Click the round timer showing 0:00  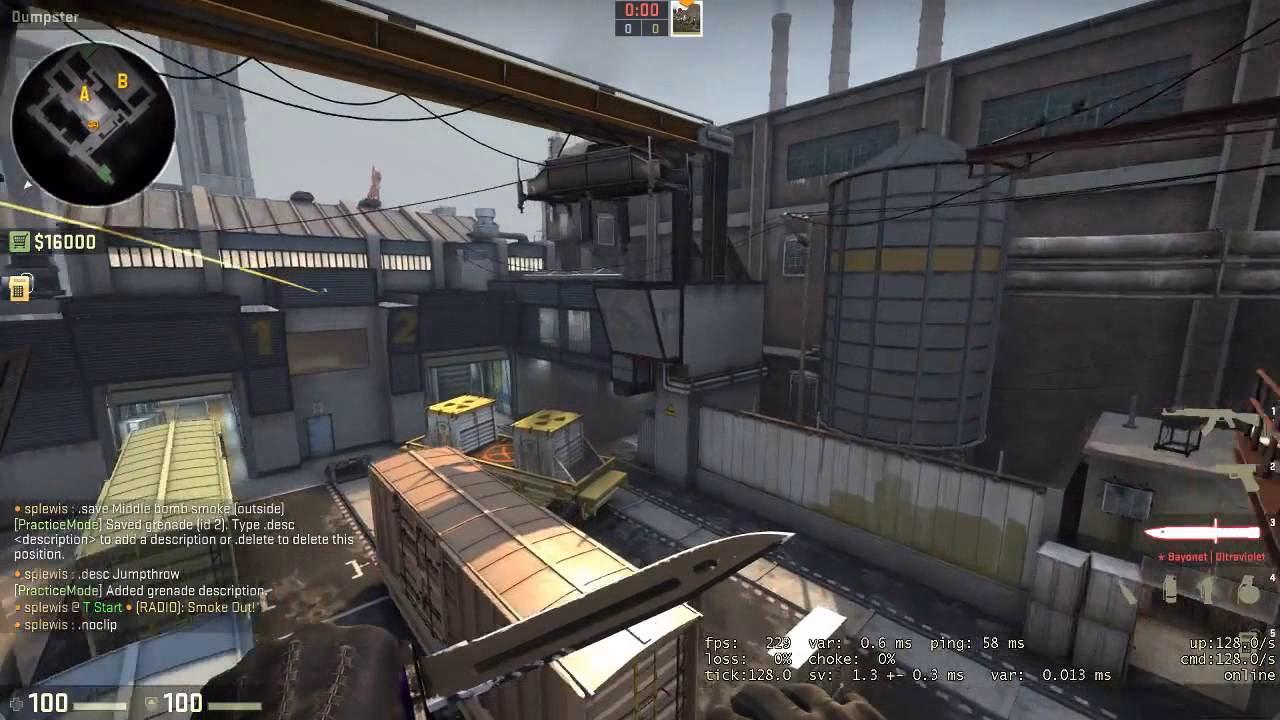pos(641,12)
